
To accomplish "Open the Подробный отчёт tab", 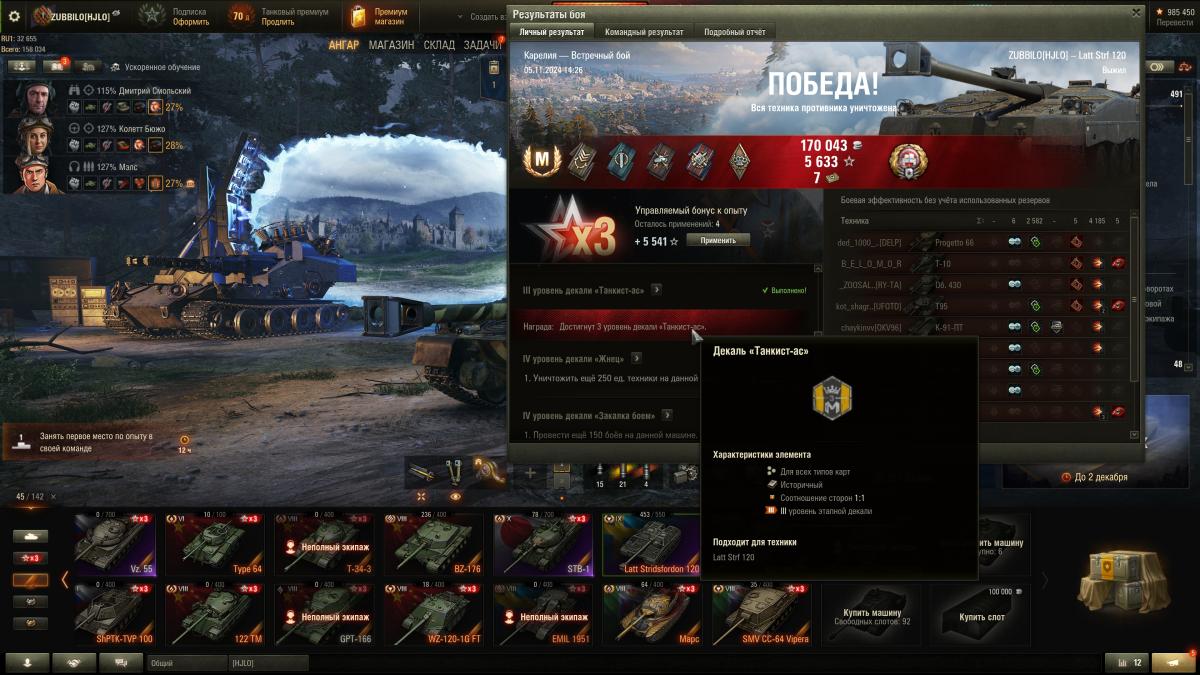I will [x=733, y=32].
